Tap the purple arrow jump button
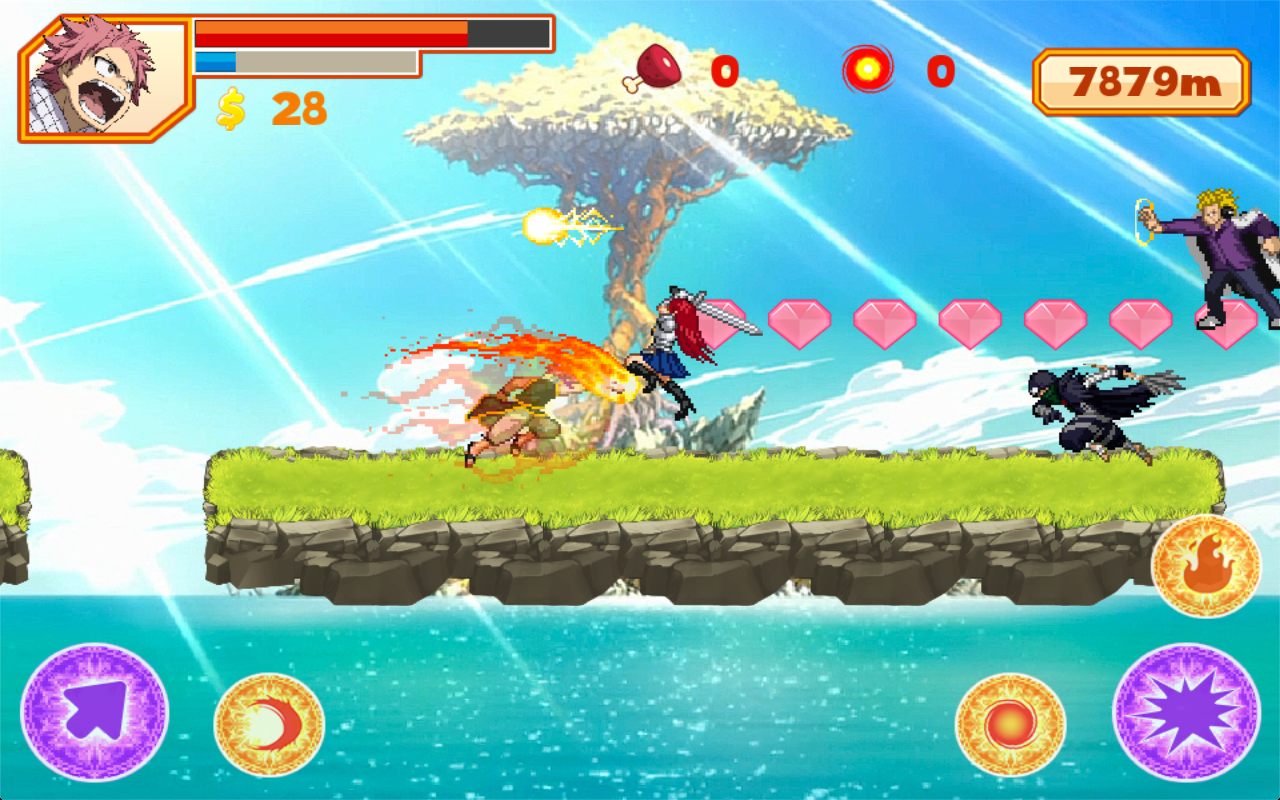1280x800 pixels. click(x=95, y=711)
